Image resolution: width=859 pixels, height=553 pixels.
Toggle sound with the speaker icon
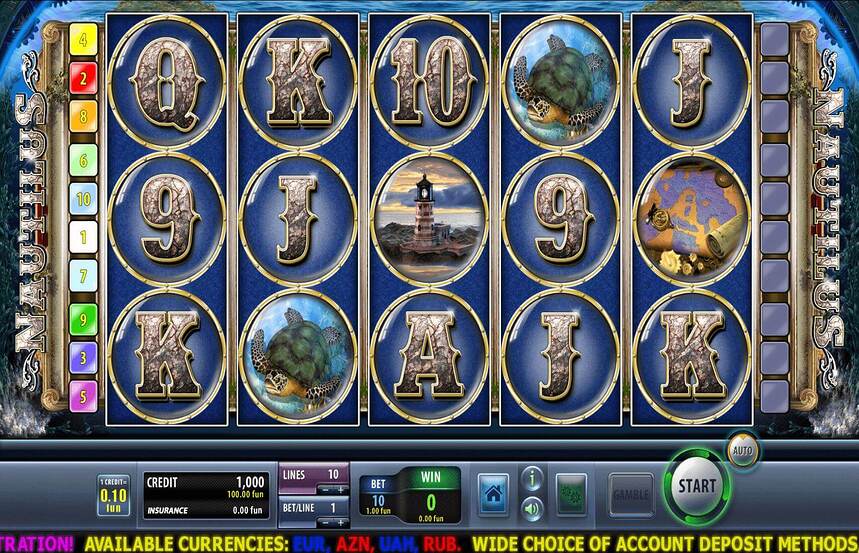pyautogui.click(x=533, y=508)
